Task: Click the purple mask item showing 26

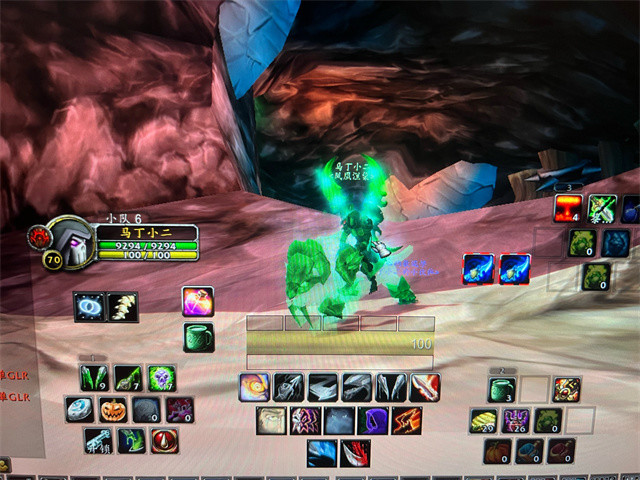Action: (516, 421)
